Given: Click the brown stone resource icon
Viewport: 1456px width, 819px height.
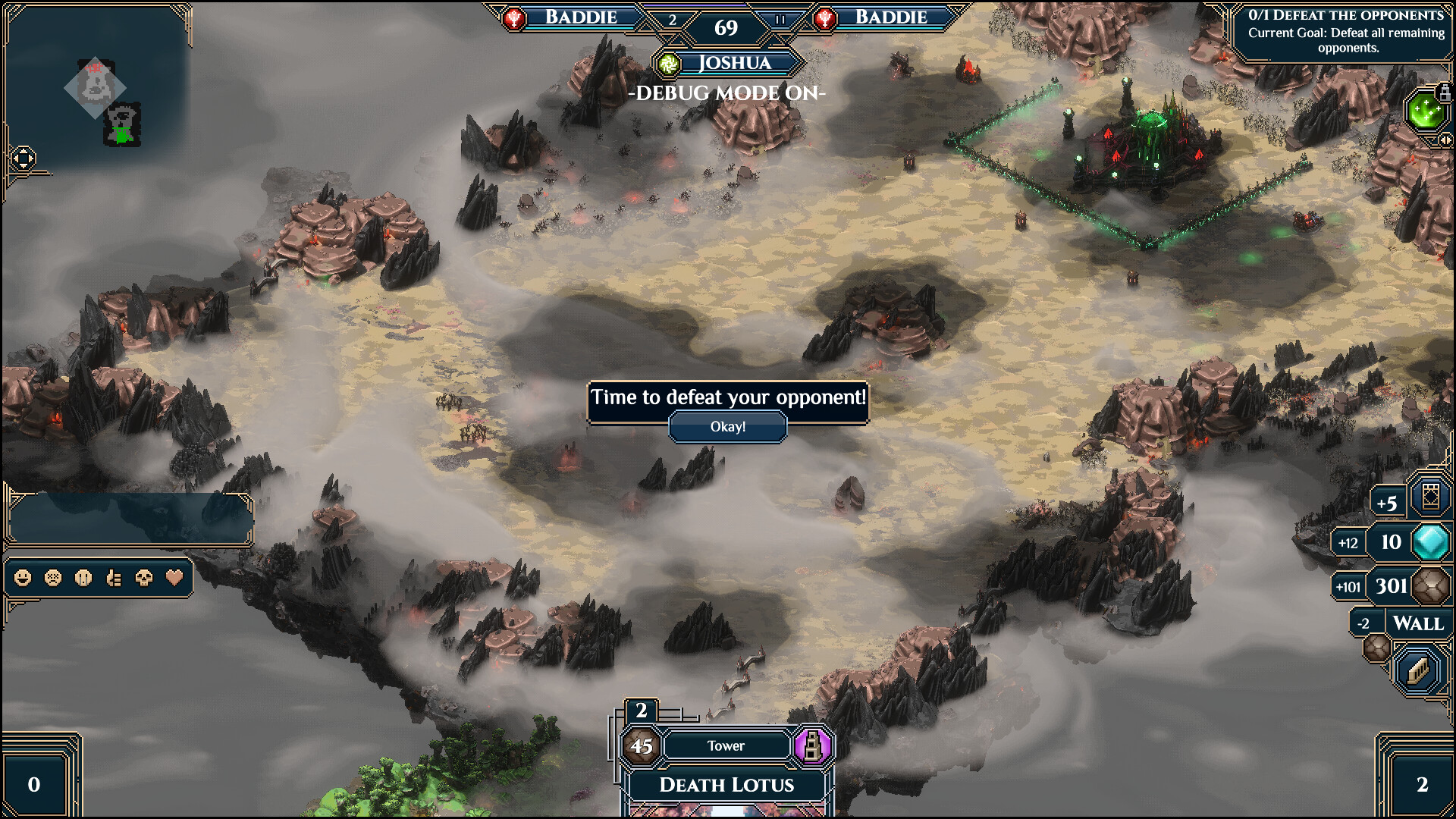Looking at the screenshot, I should tap(1430, 586).
